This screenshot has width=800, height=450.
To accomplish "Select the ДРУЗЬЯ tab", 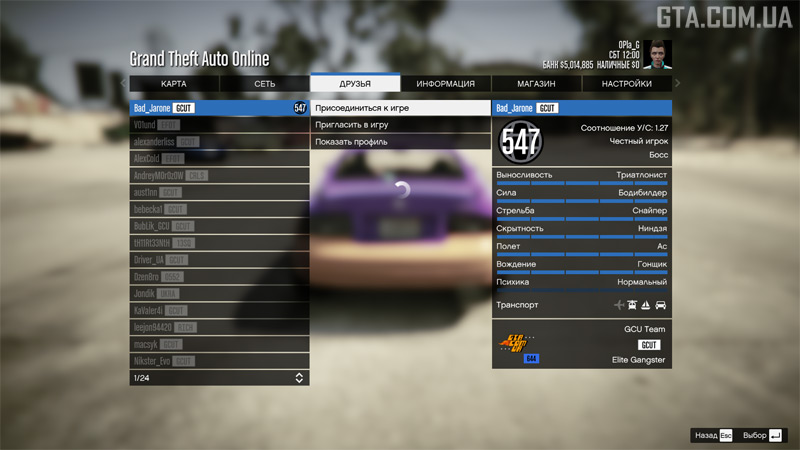I will pos(355,84).
